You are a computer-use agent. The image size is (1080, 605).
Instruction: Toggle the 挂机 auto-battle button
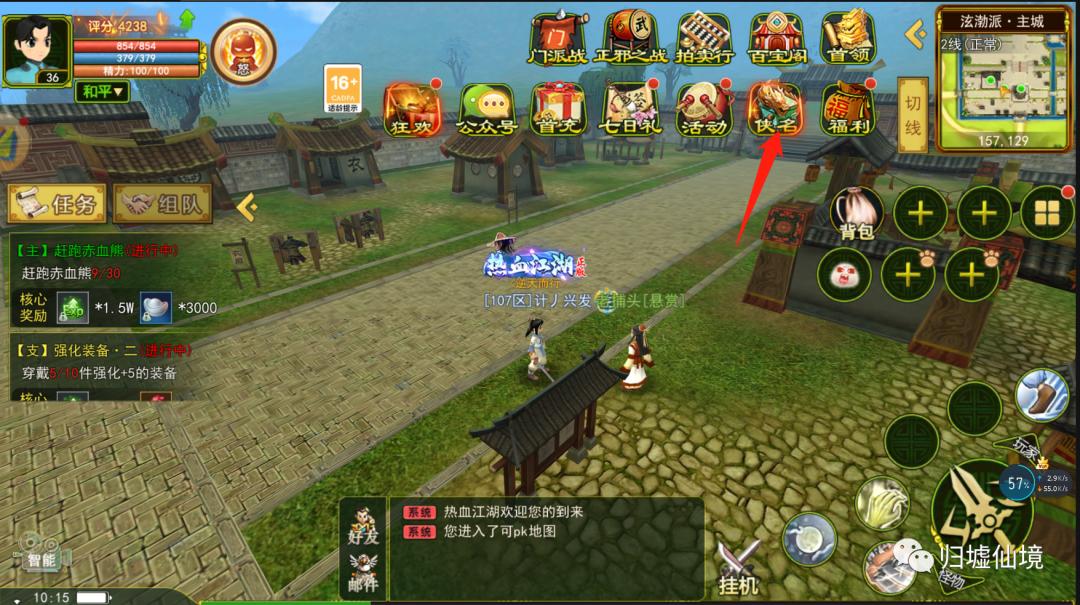[738, 566]
